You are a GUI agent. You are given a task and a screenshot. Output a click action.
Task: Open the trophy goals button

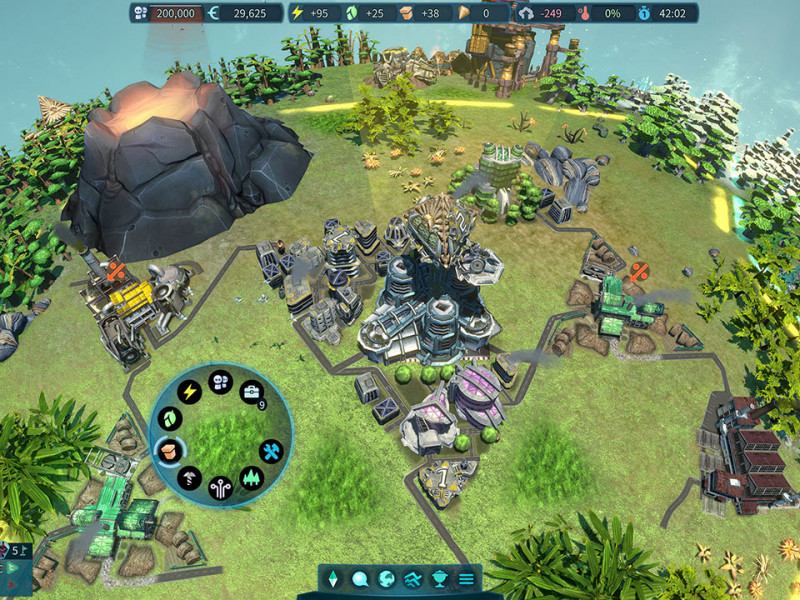(x=439, y=578)
